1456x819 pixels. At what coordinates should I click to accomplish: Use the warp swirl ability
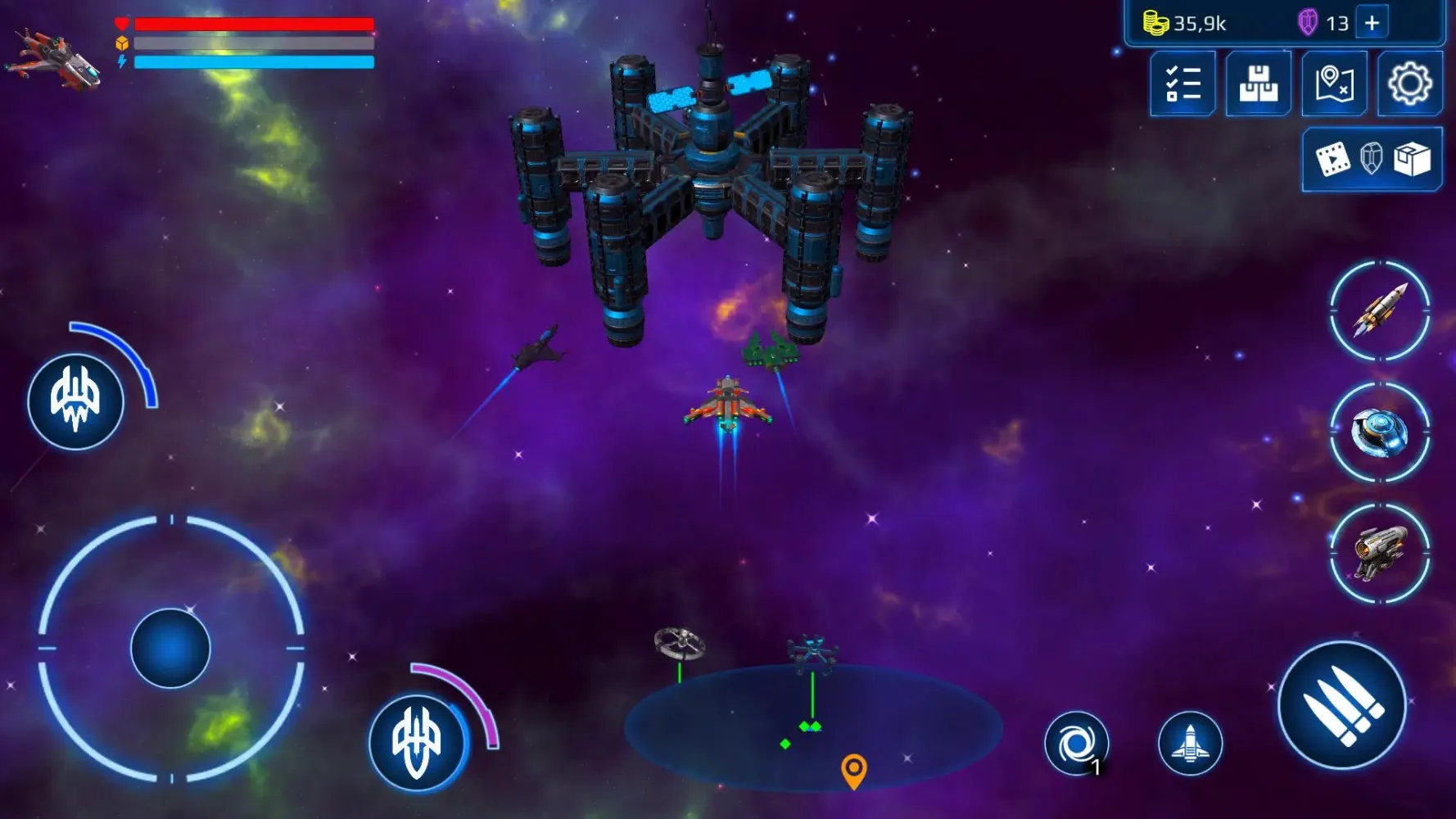tap(1076, 744)
